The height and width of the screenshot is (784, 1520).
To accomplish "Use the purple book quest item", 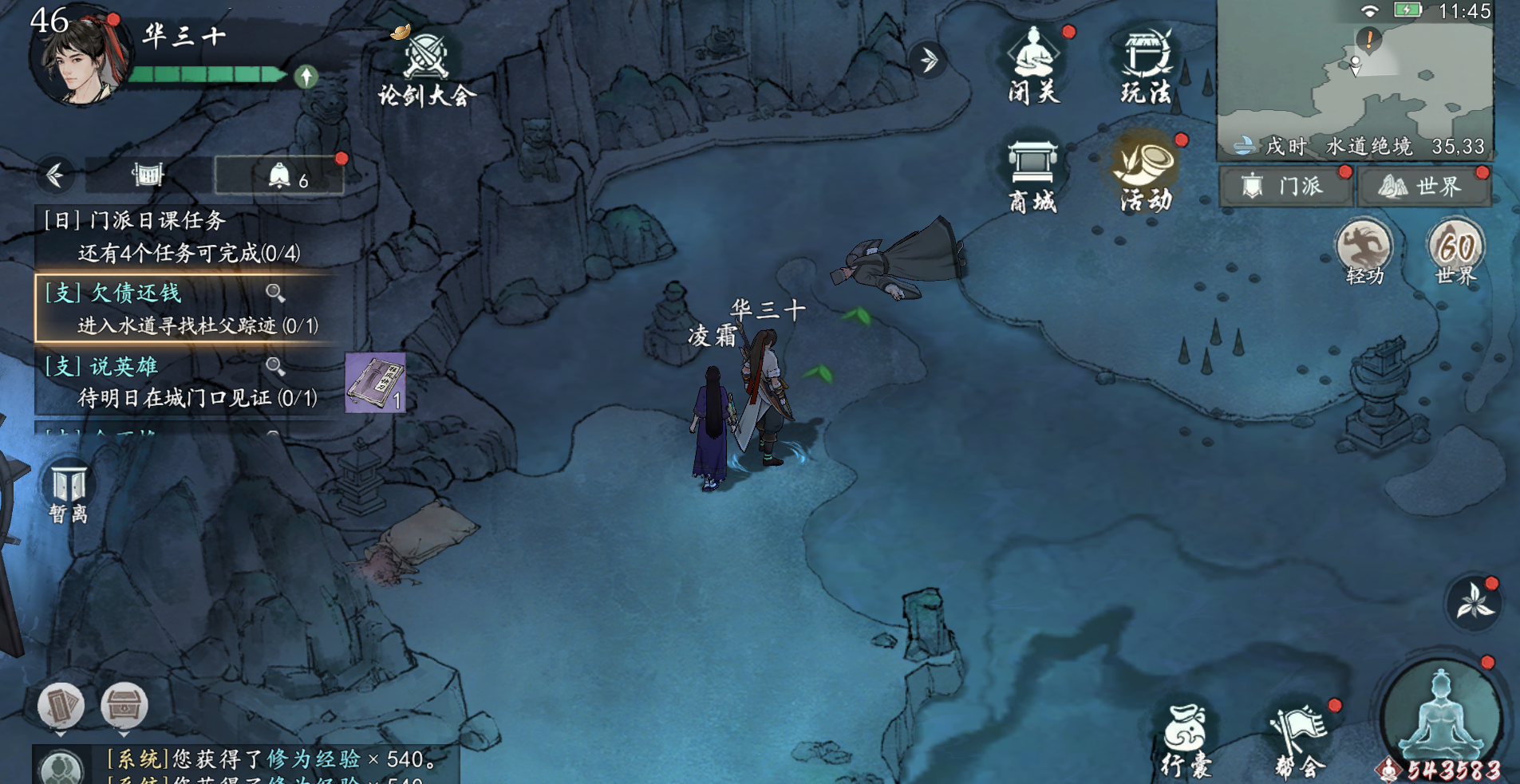I will tap(375, 383).
